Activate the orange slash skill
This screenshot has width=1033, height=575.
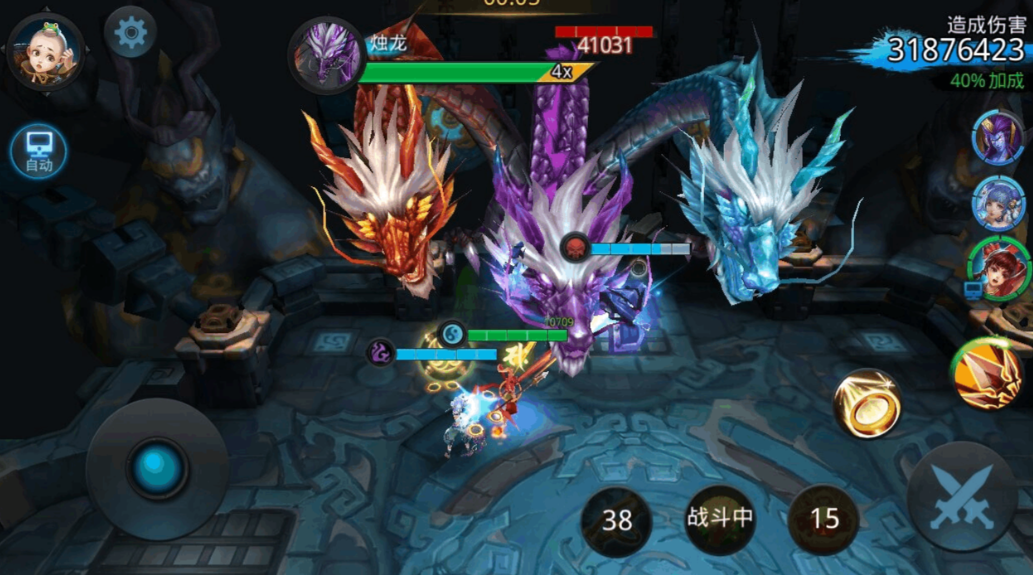point(988,374)
